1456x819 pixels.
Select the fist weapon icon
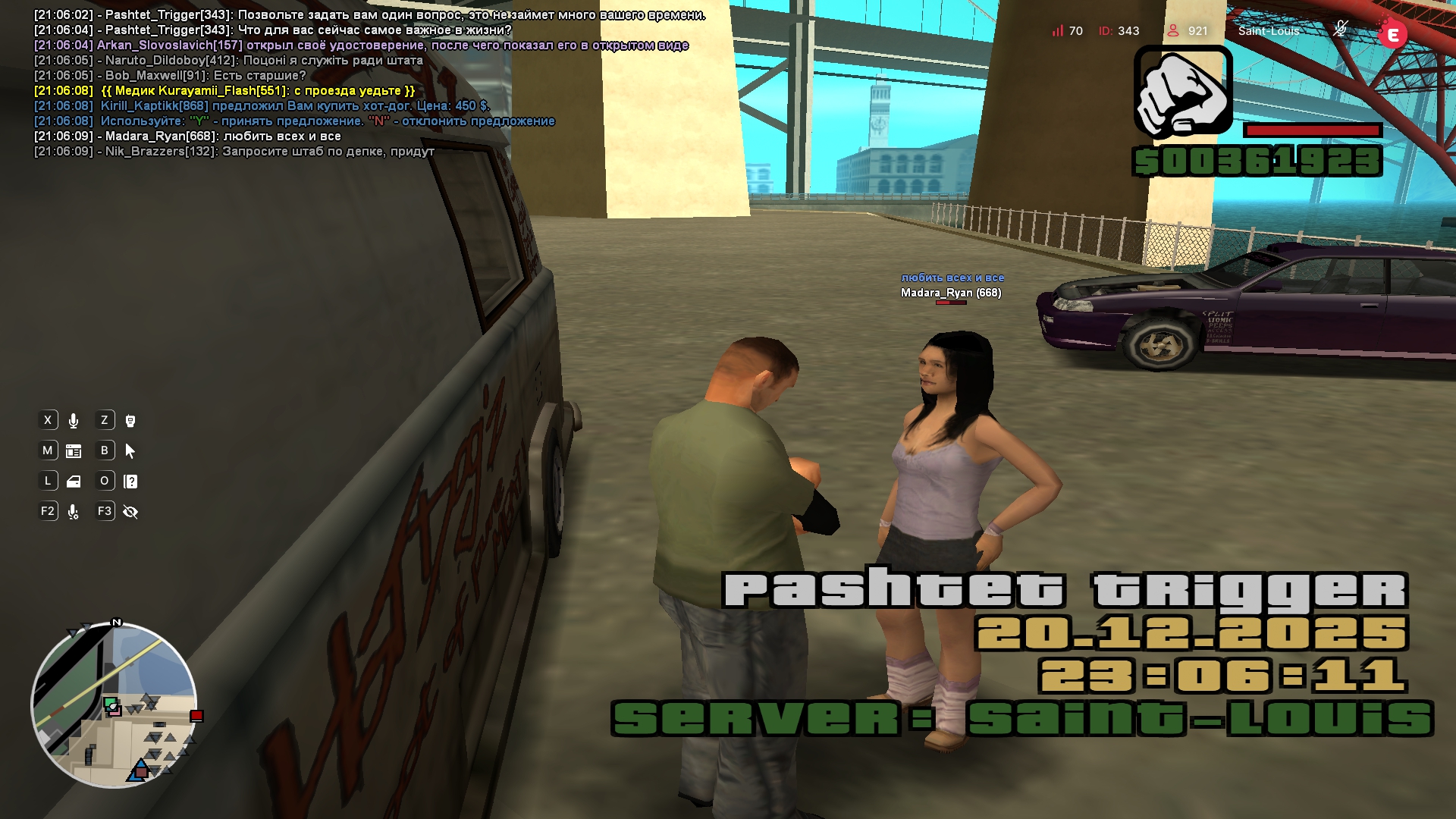pyautogui.click(x=1182, y=93)
